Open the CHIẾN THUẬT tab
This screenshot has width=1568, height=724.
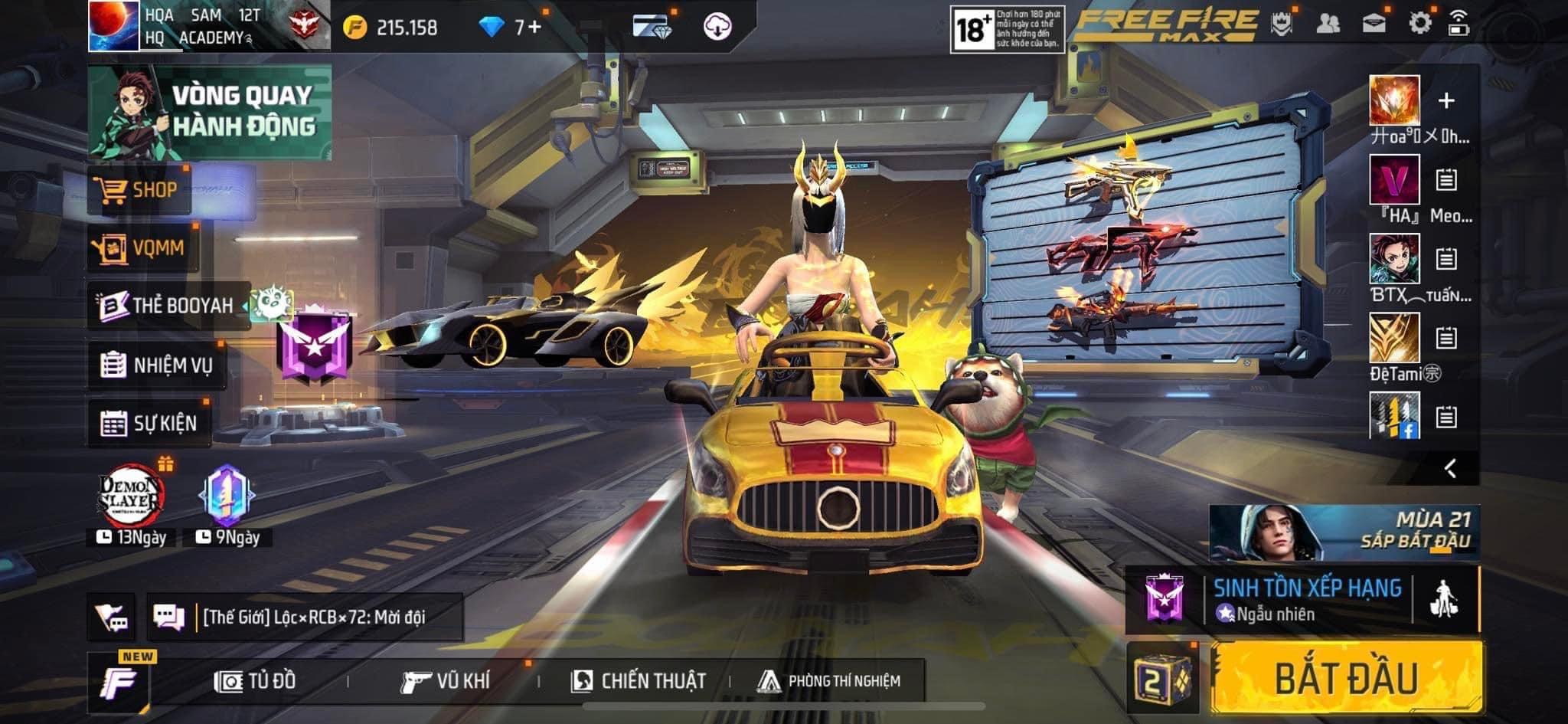(639, 680)
